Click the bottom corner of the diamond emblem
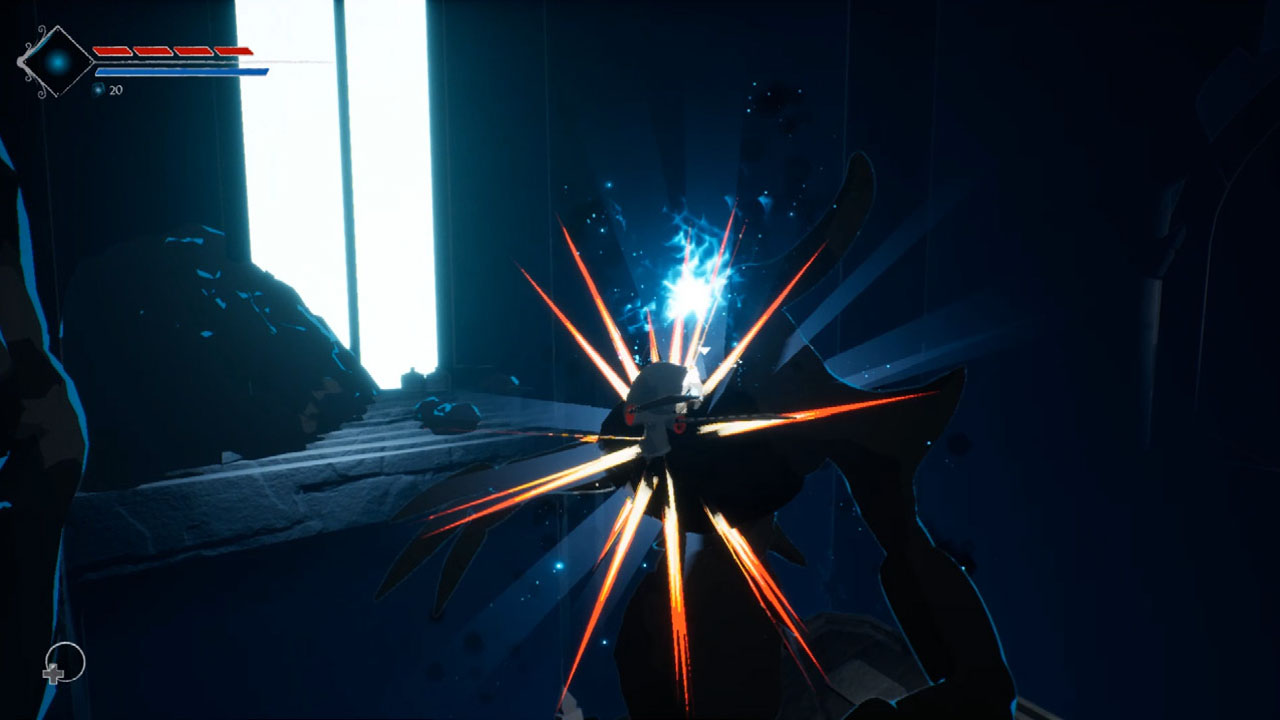The height and width of the screenshot is (720, 1280). tap(57, 95)
